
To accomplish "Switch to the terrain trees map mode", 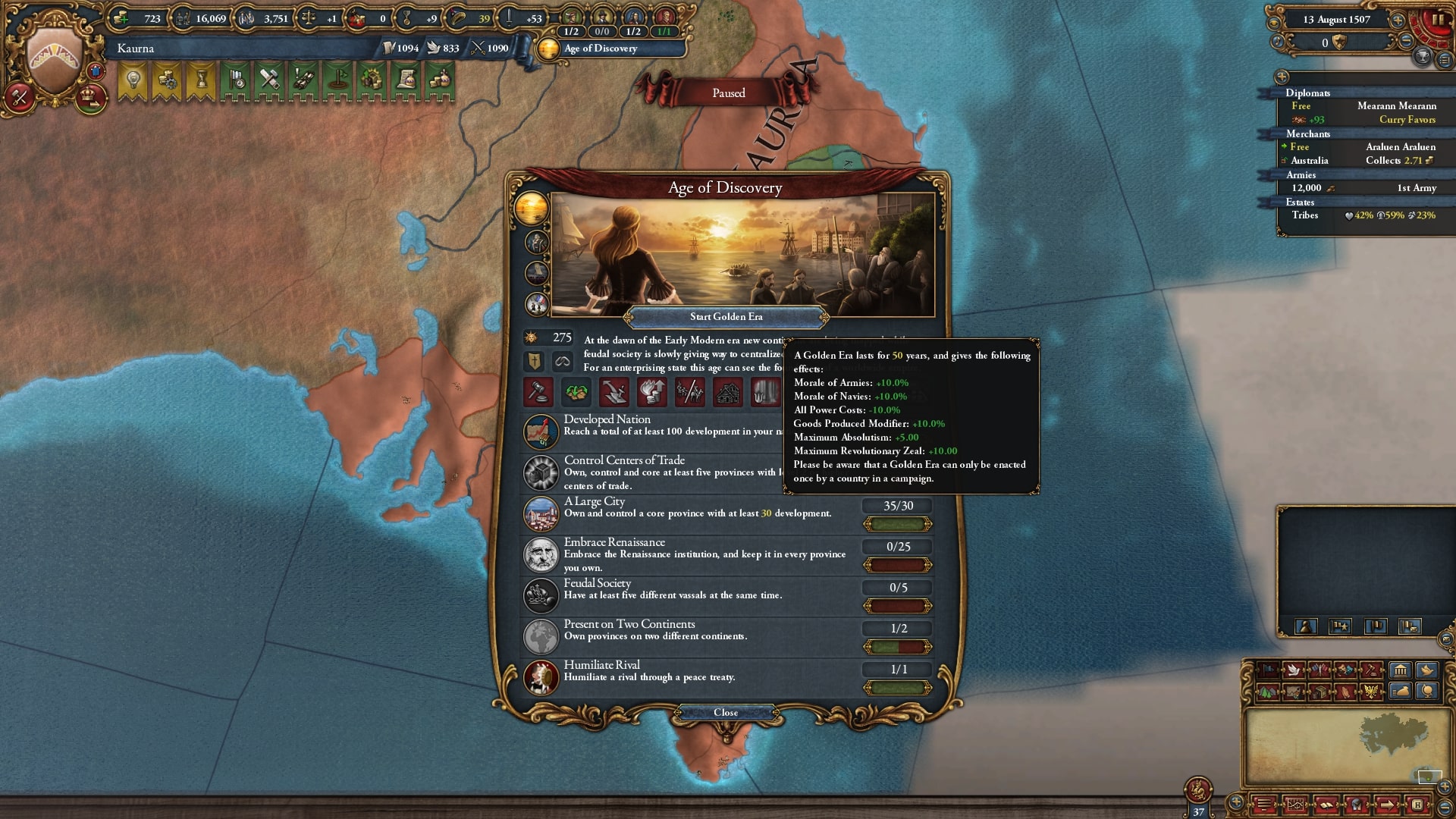I will (1267, 692).
